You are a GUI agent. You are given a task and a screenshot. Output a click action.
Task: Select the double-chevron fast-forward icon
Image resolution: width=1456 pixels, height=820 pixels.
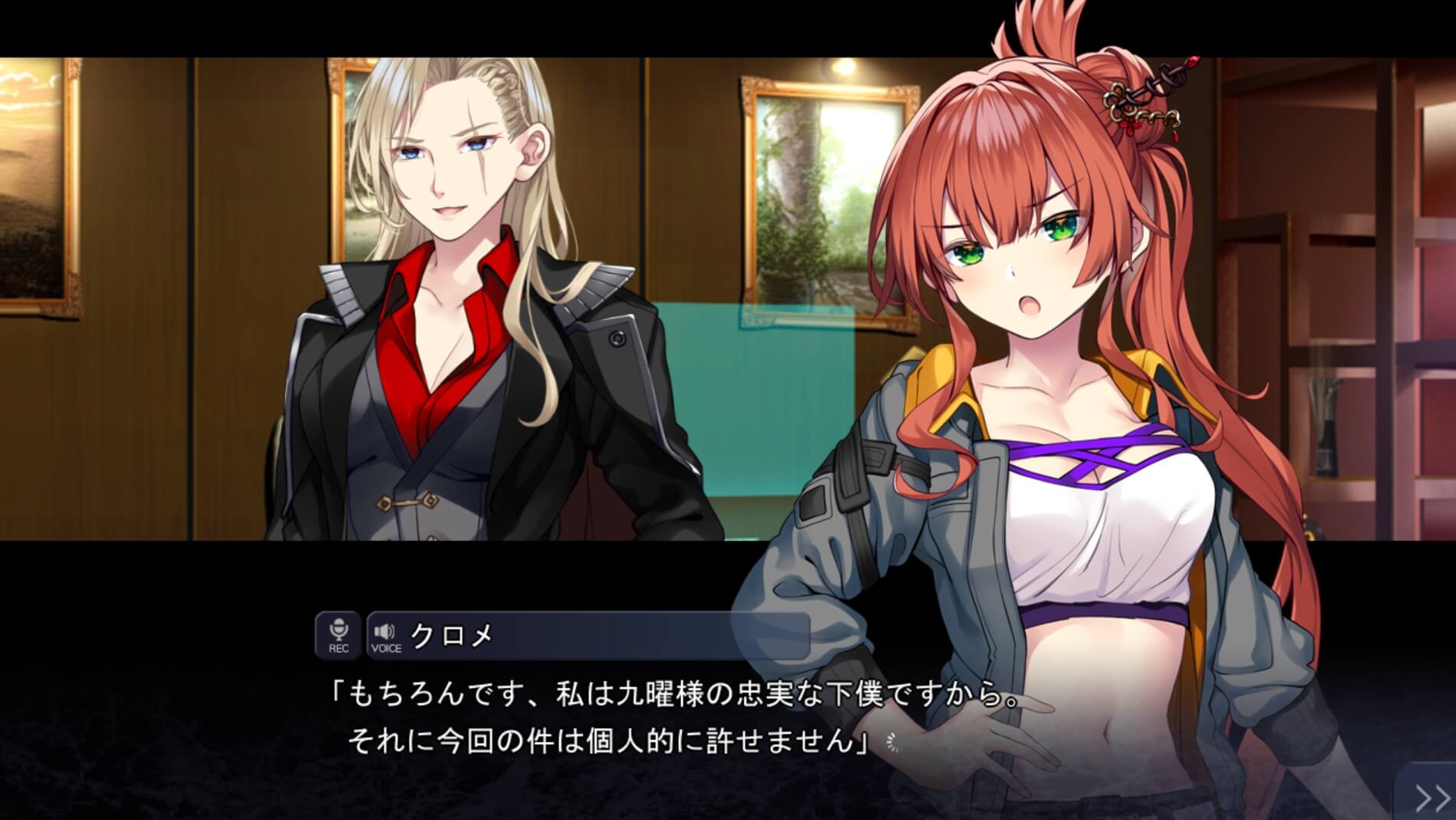[x=1433, y=799]
